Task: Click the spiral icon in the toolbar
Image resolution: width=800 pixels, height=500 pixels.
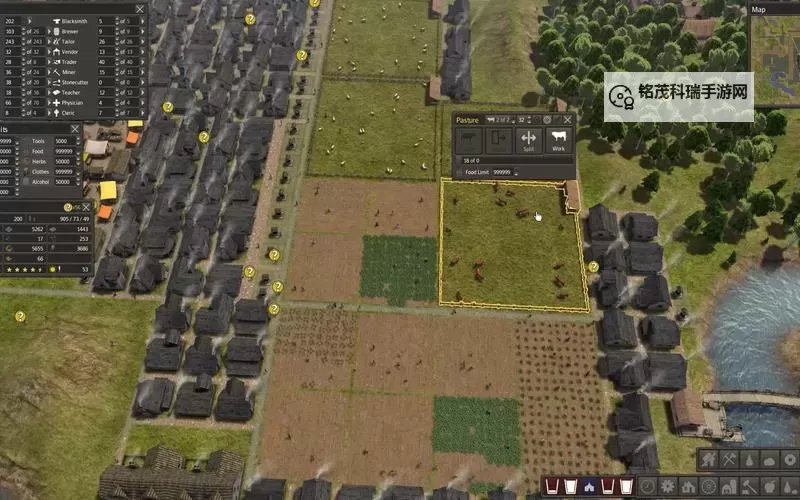Action: pyautogui.click(x=647, y=486)
